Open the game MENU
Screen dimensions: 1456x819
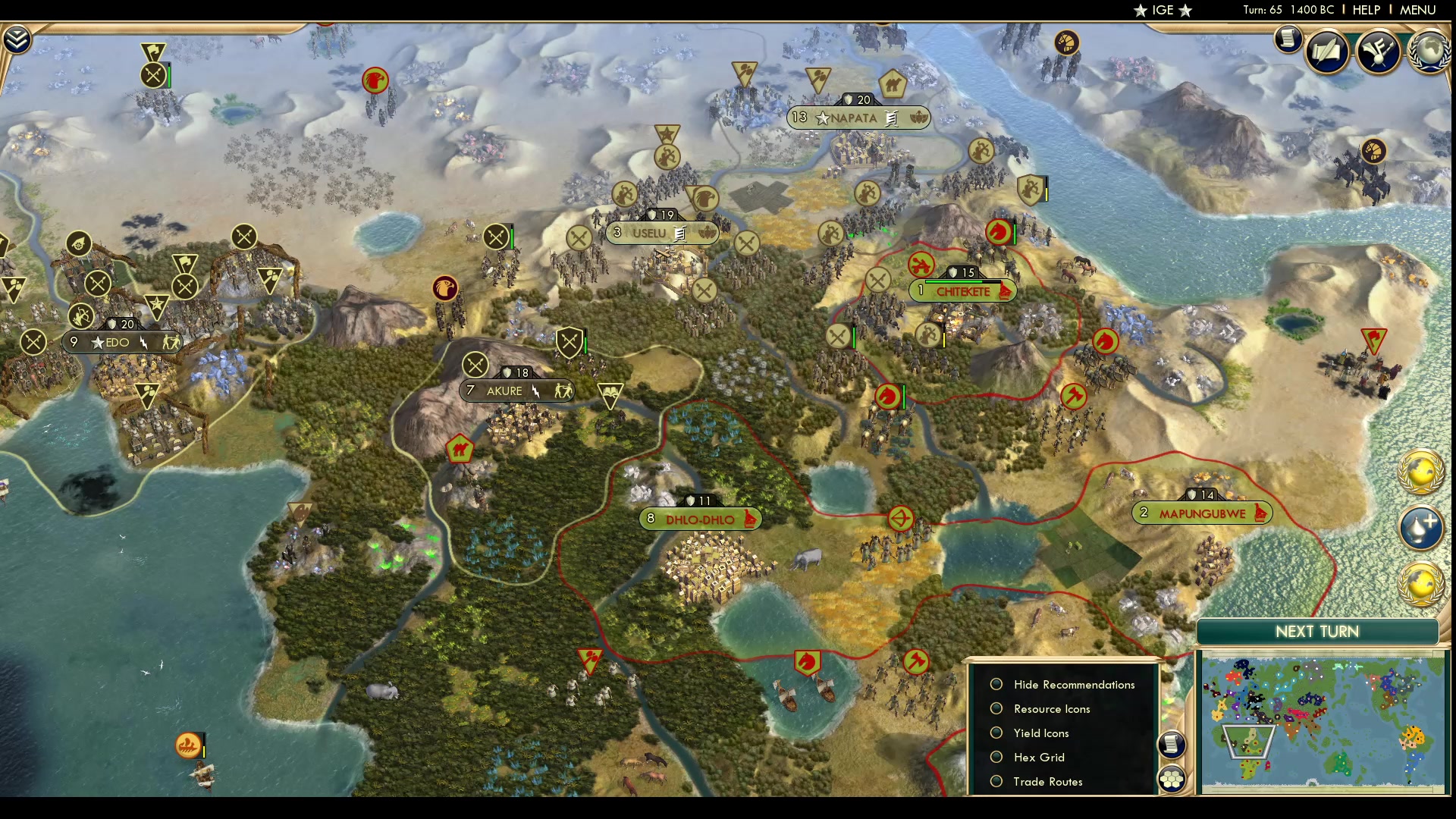tap(1418, 10)
